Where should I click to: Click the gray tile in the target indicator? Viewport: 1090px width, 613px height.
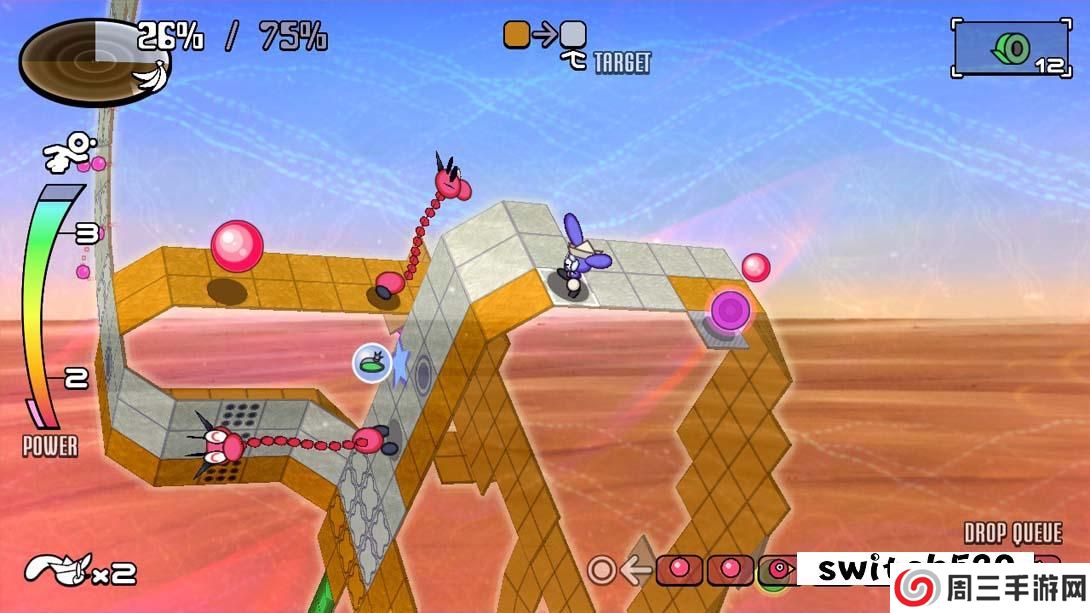coord(573,36)
